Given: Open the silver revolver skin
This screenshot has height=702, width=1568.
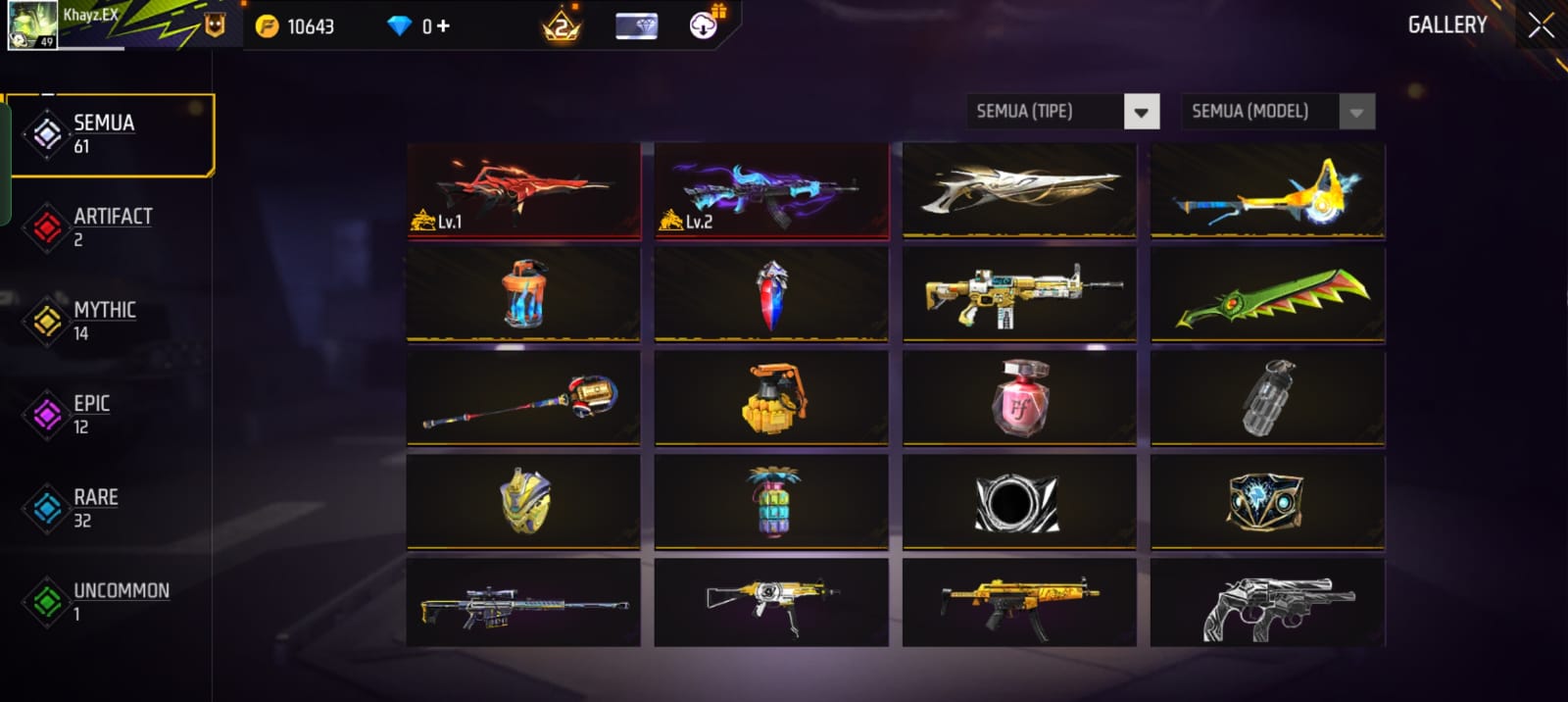Looking at the screenshot, I should point(1267,604).
